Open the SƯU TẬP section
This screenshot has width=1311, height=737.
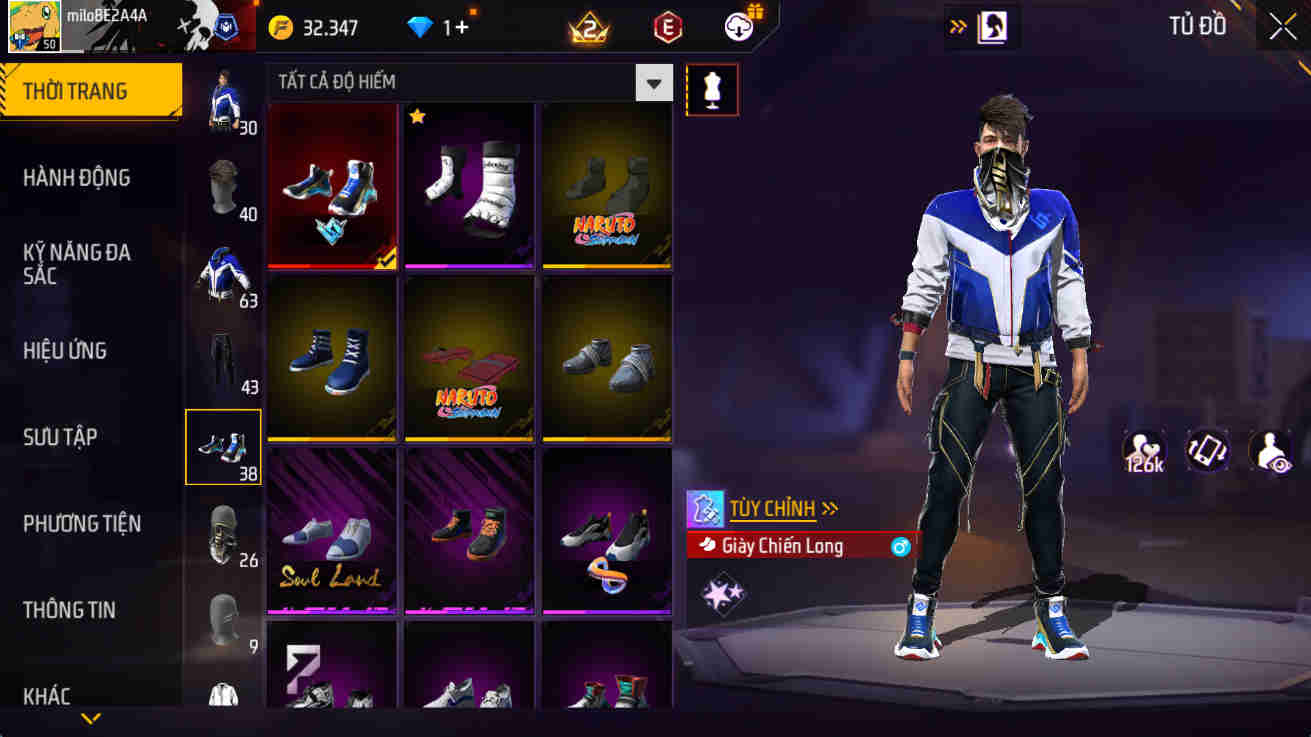click(62, 436)
